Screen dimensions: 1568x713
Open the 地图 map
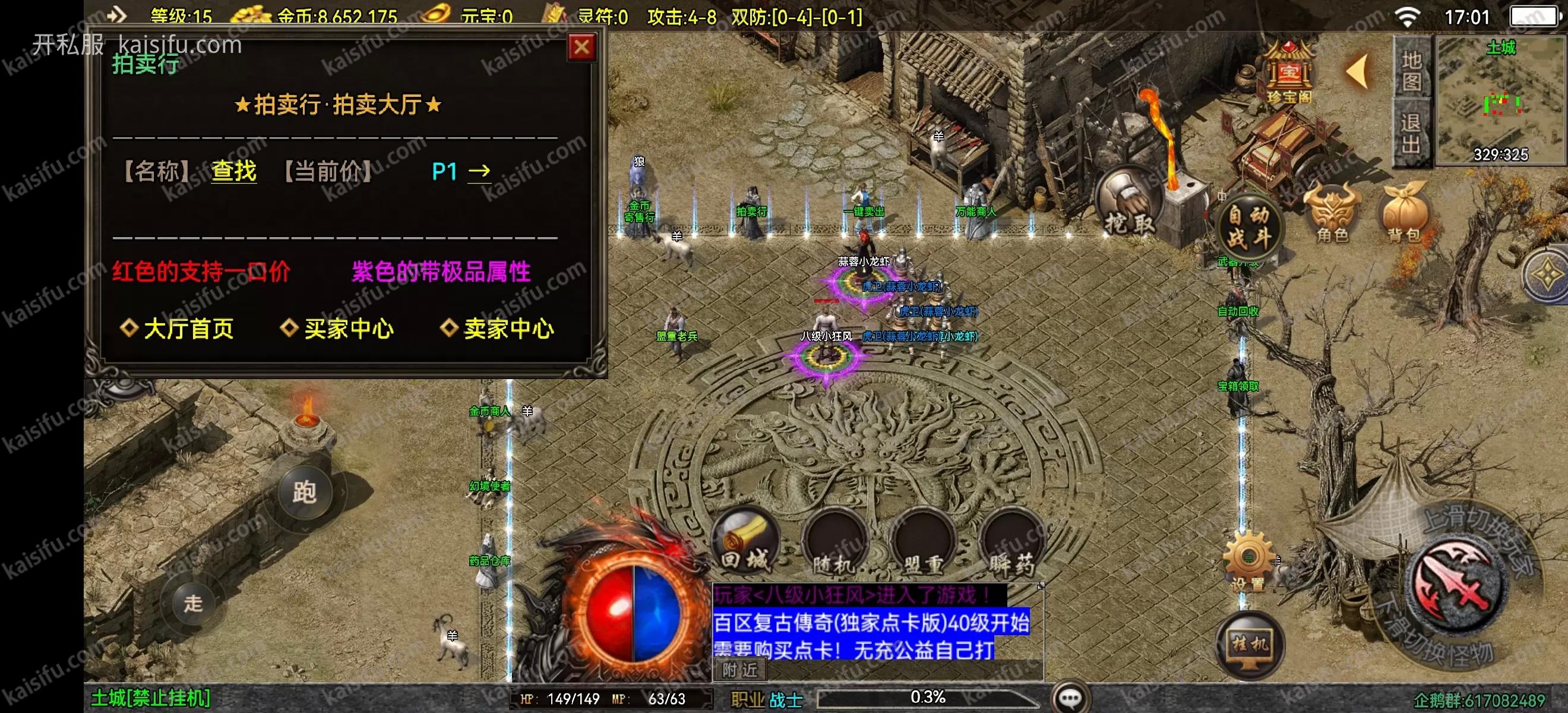[x=1412, y=71]
